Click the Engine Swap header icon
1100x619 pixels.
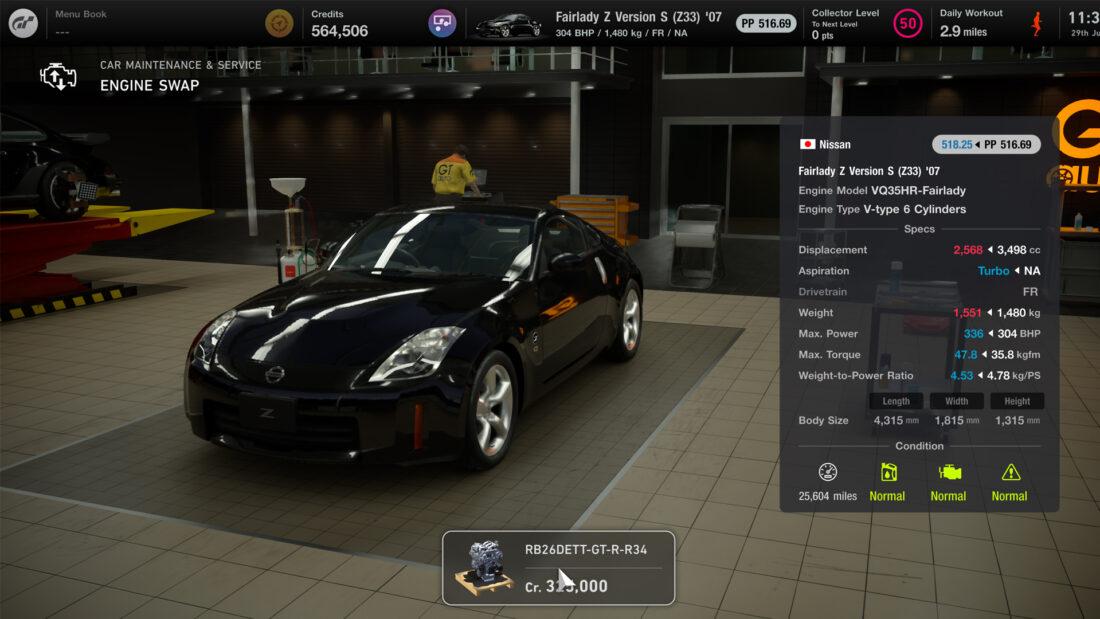(58, 76)
